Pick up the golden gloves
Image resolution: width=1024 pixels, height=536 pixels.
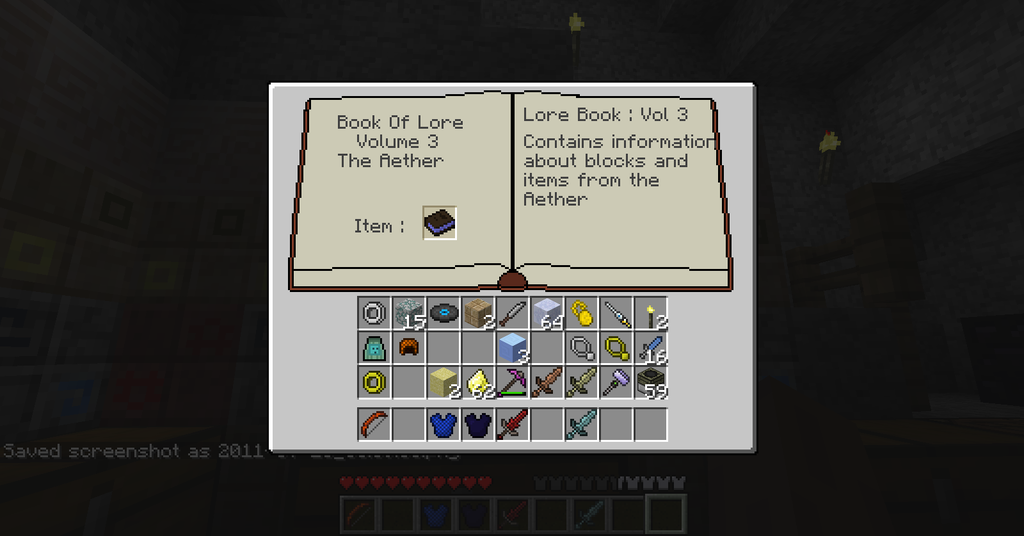[581, 314]
